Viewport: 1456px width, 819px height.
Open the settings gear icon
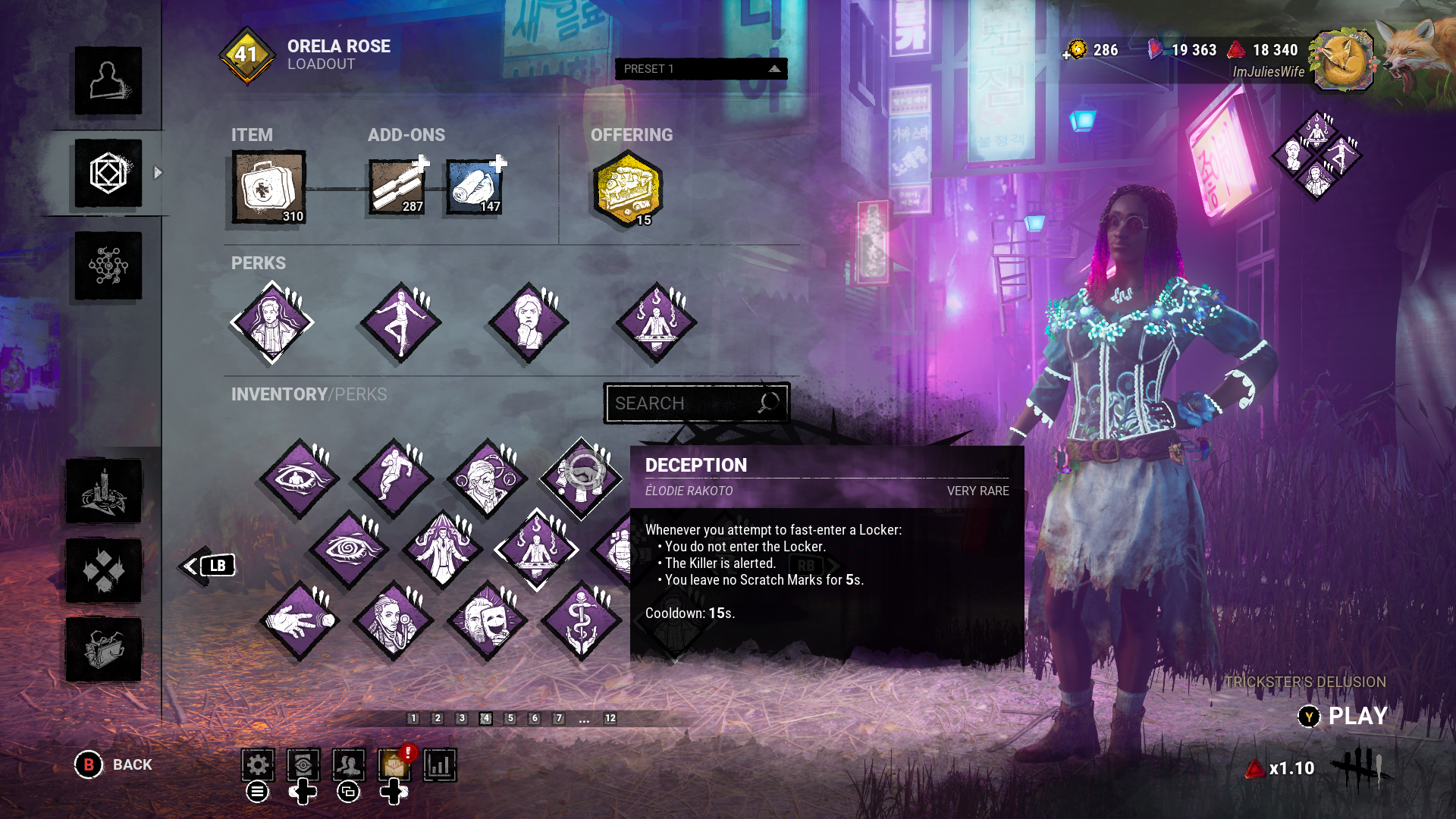(x=257, y=765)
